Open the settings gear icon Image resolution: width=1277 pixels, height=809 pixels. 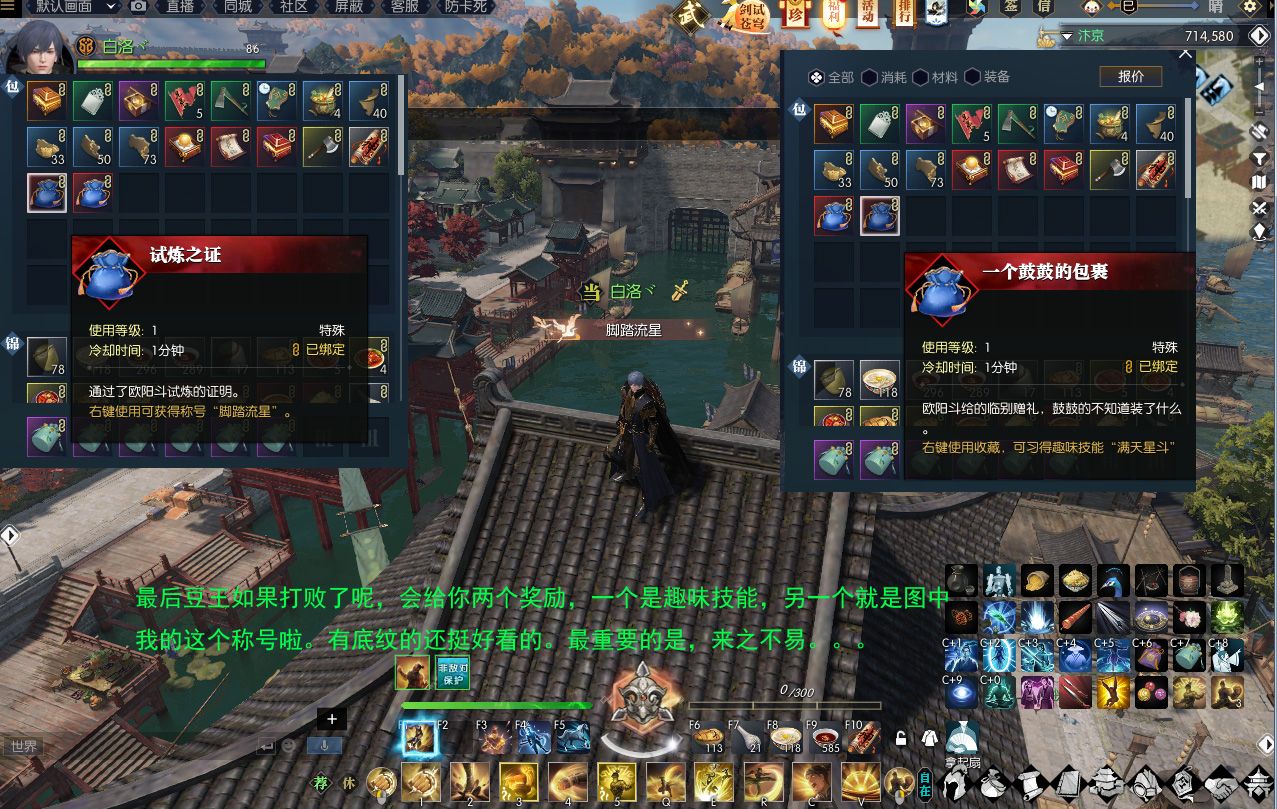(x=1250, y=8)
